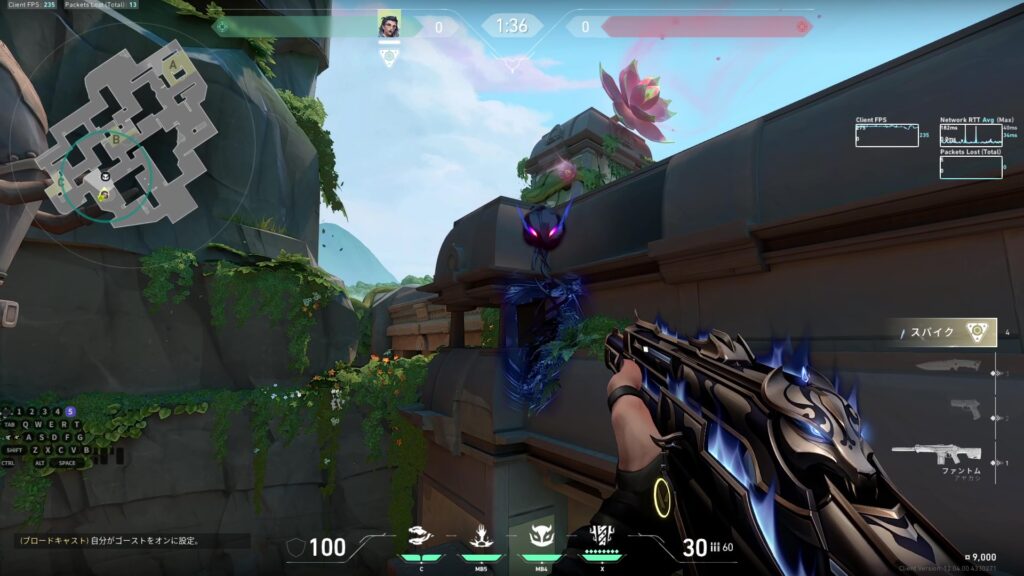This screenshot has width=1024, height=576.
Task: Open the Network RTT graph panel
Action: (x=970, y=135)
